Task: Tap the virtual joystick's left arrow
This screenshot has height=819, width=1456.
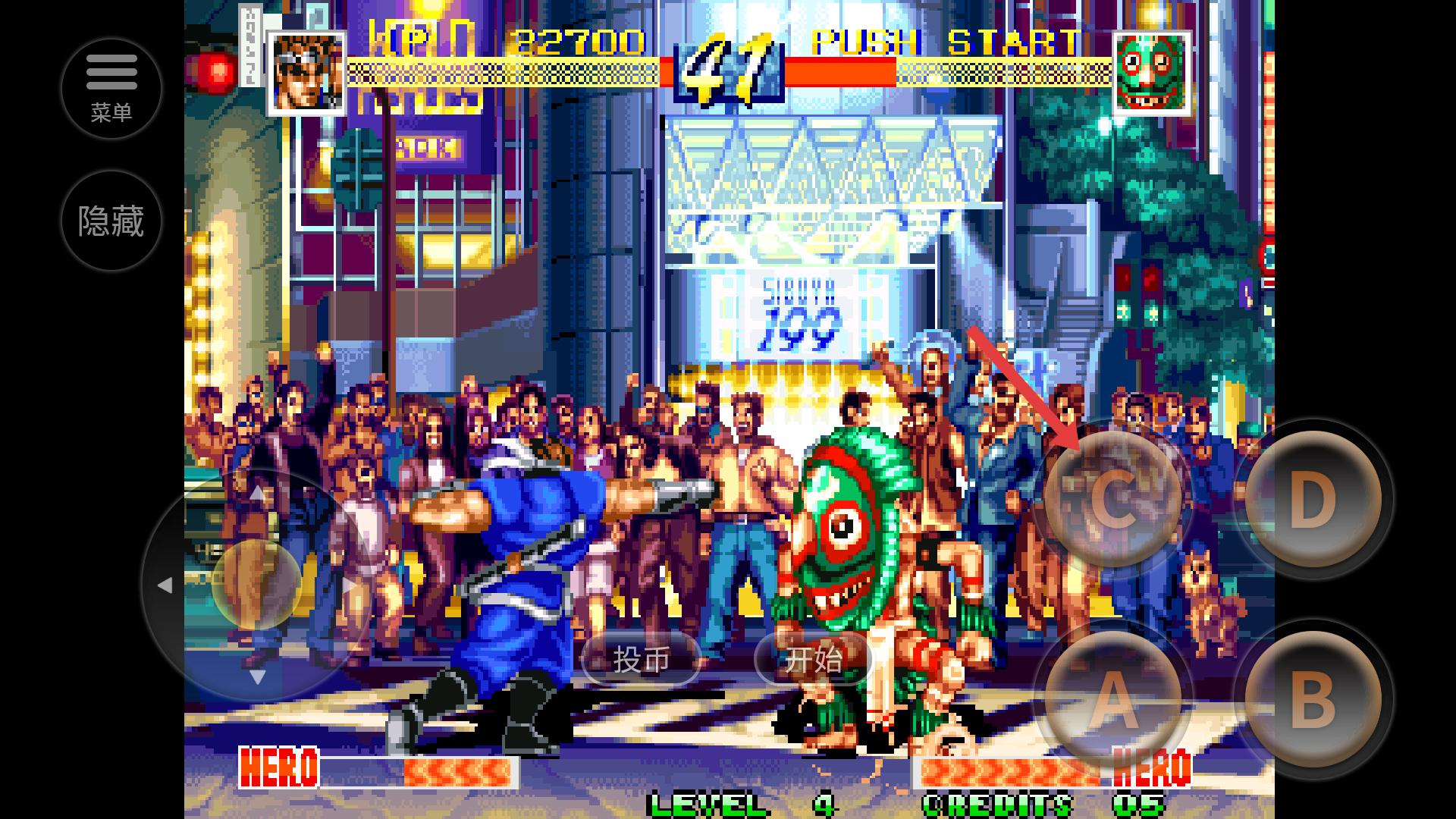Action: coord(164,585)
